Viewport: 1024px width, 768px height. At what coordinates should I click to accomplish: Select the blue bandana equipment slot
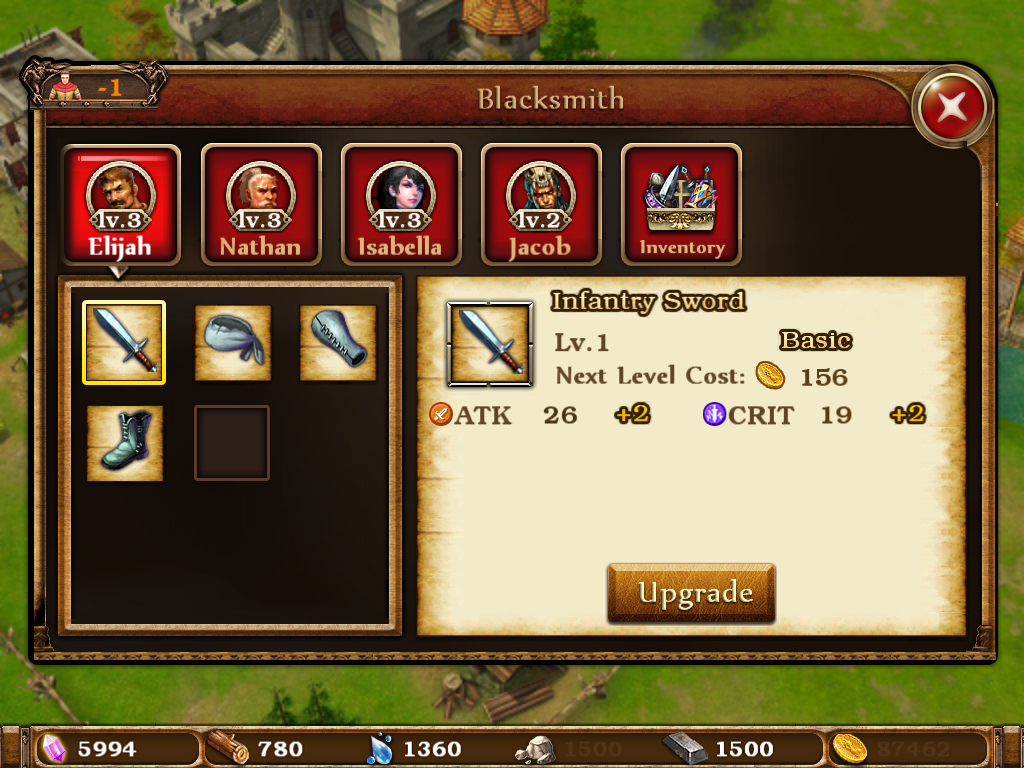233,342
